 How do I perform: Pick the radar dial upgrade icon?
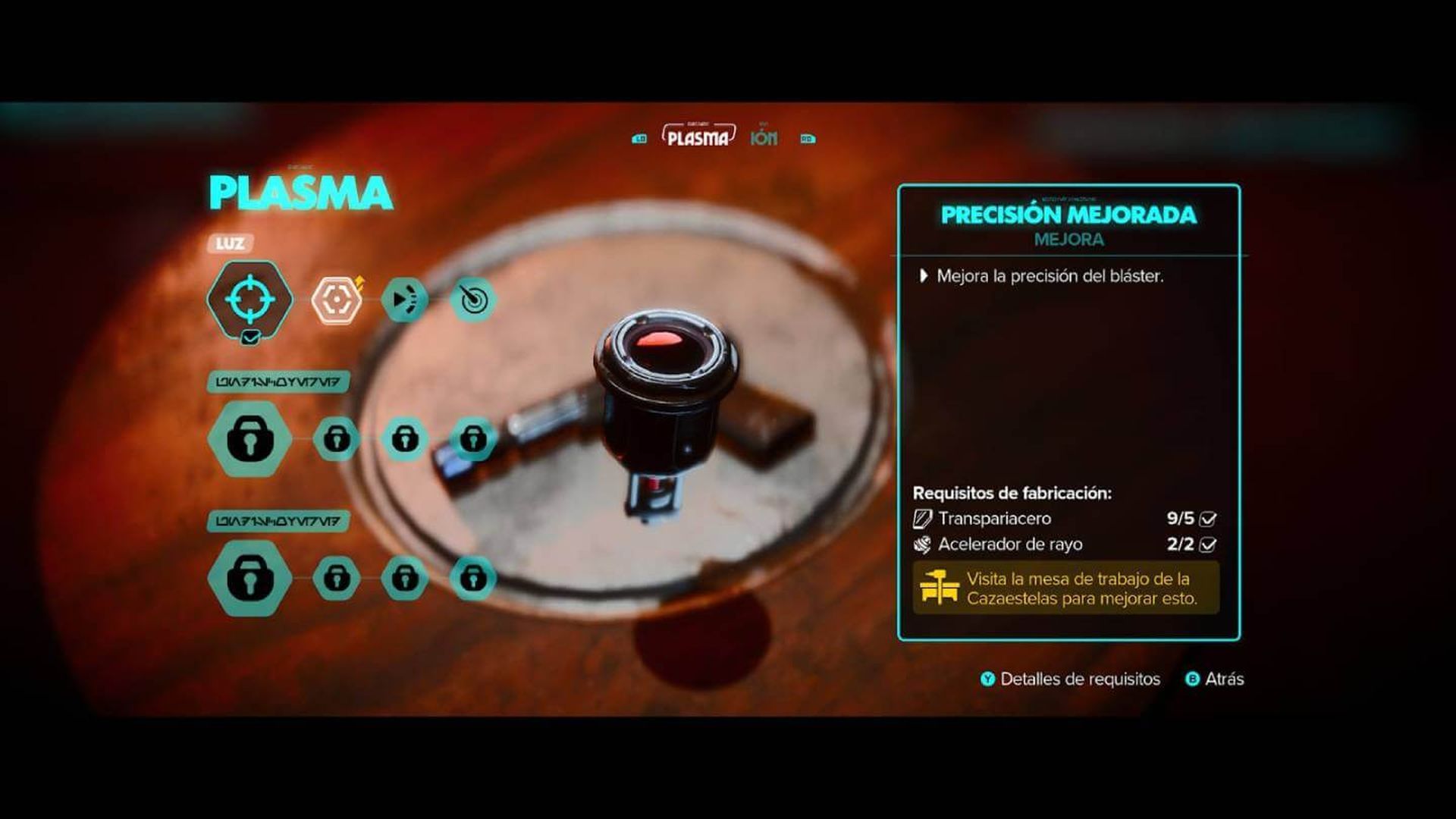pyautogui.click(x=473, y=300)
